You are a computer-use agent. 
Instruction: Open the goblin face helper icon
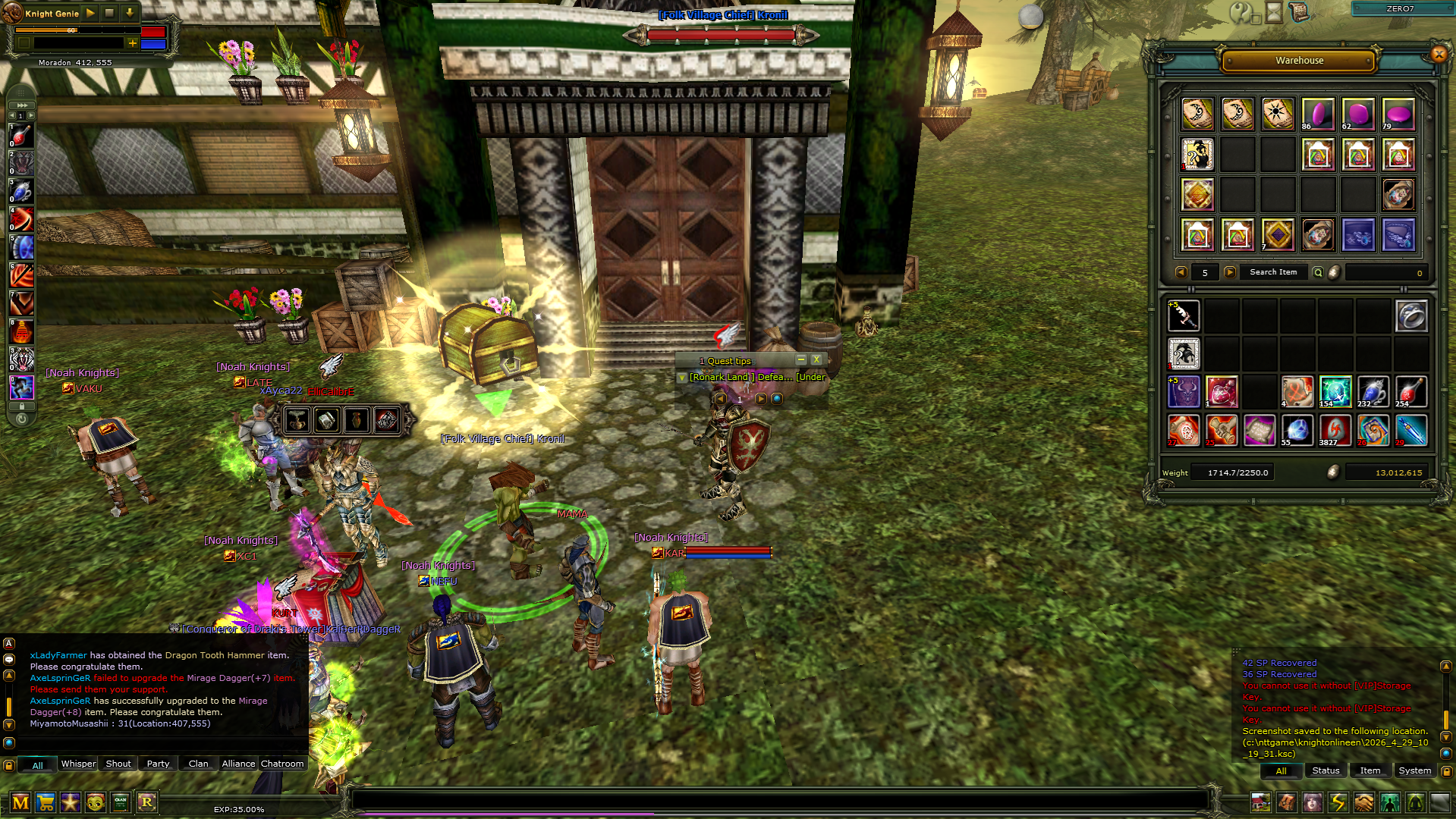pyautogui.click(x=96, y=802)
